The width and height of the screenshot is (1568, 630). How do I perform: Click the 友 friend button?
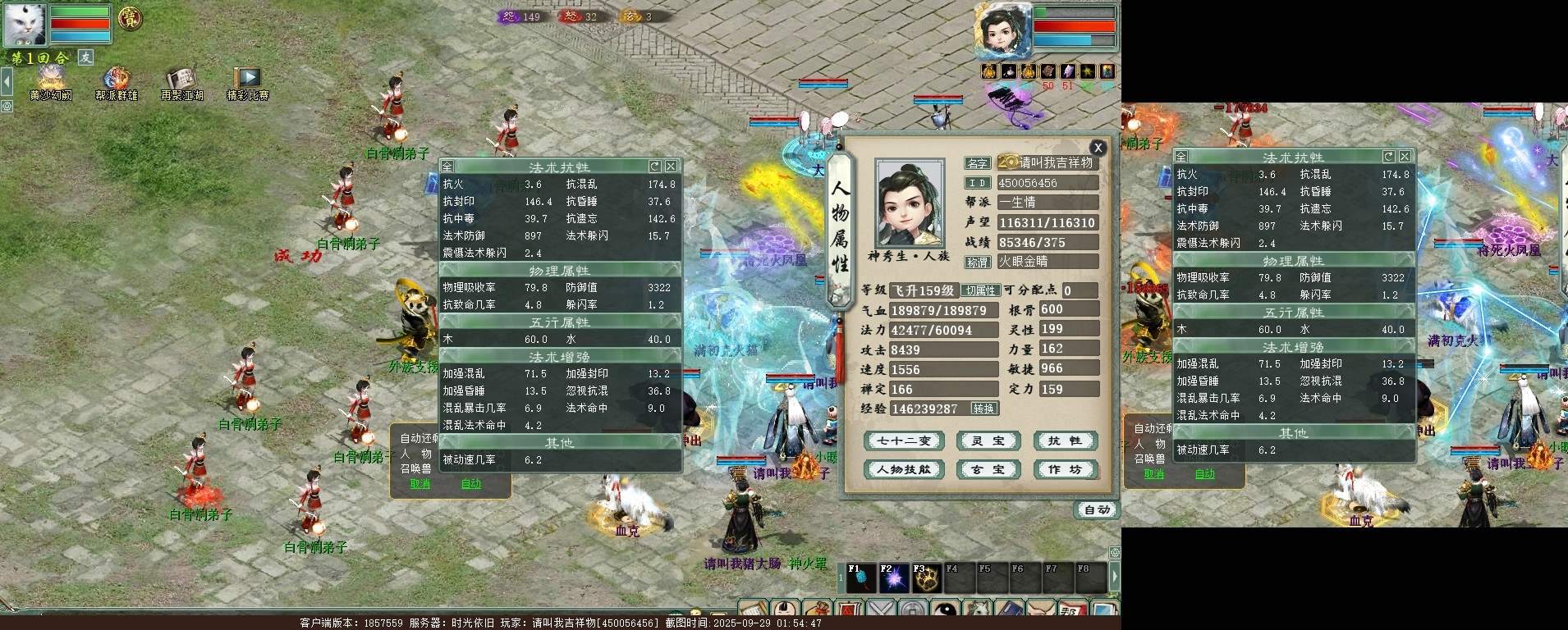[86, 57]
